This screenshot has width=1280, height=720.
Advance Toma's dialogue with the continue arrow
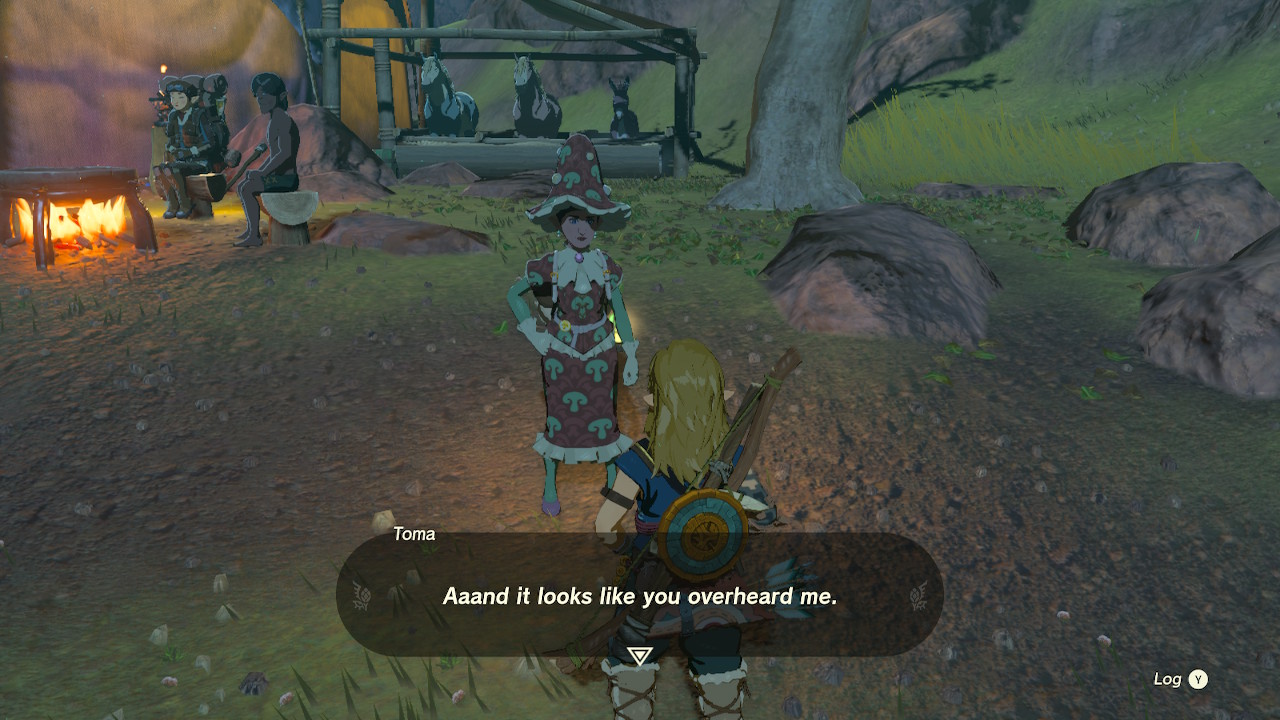click(x=640, y=656)
